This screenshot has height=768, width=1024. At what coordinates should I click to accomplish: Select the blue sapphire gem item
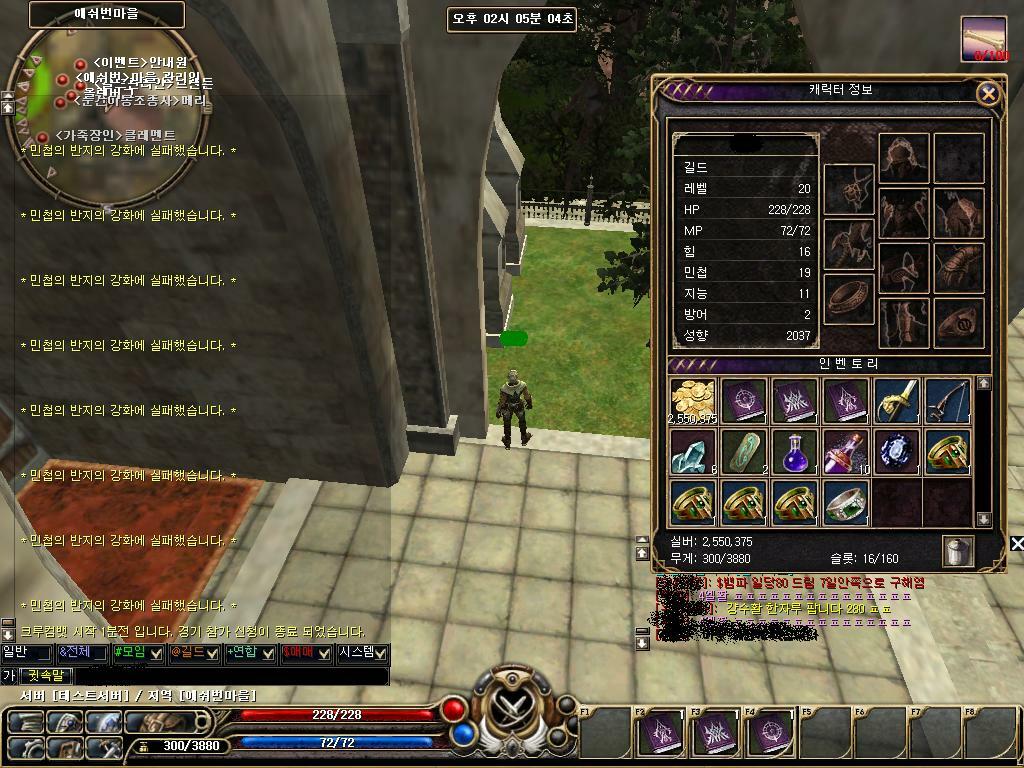896,452
